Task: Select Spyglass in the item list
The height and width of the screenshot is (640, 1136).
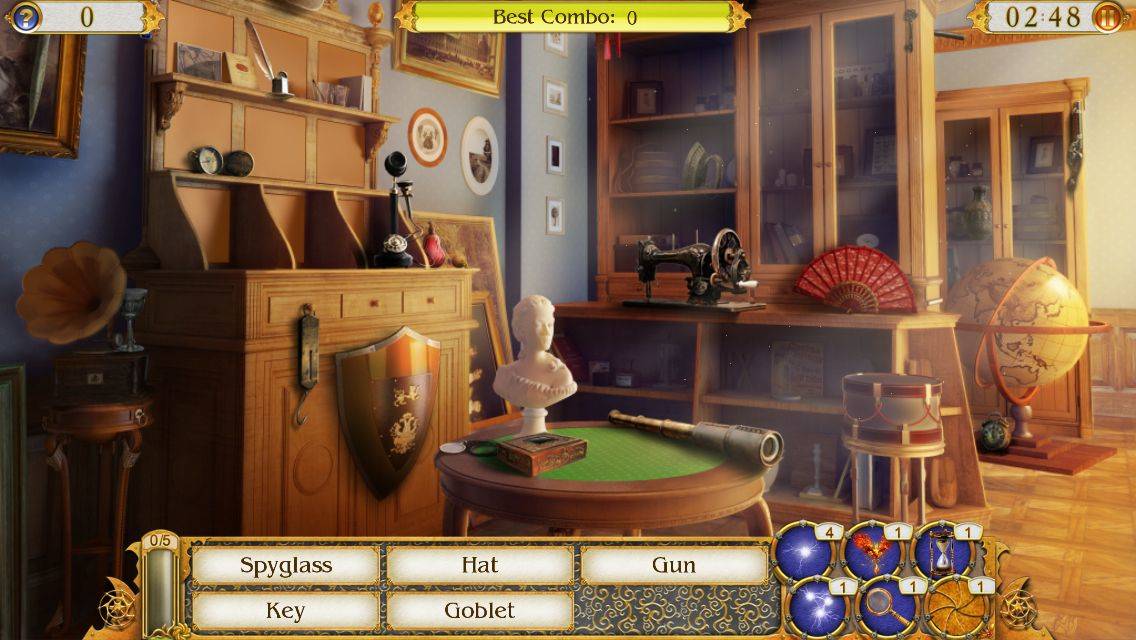Action: [x=285, y=565]
